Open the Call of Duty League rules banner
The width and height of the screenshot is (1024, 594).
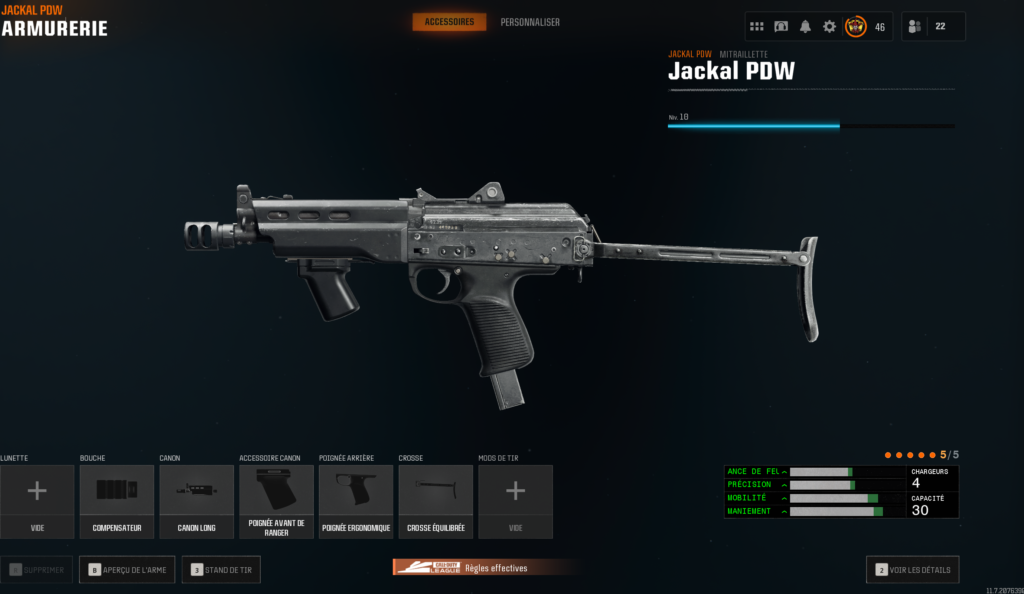pos(485,568)
